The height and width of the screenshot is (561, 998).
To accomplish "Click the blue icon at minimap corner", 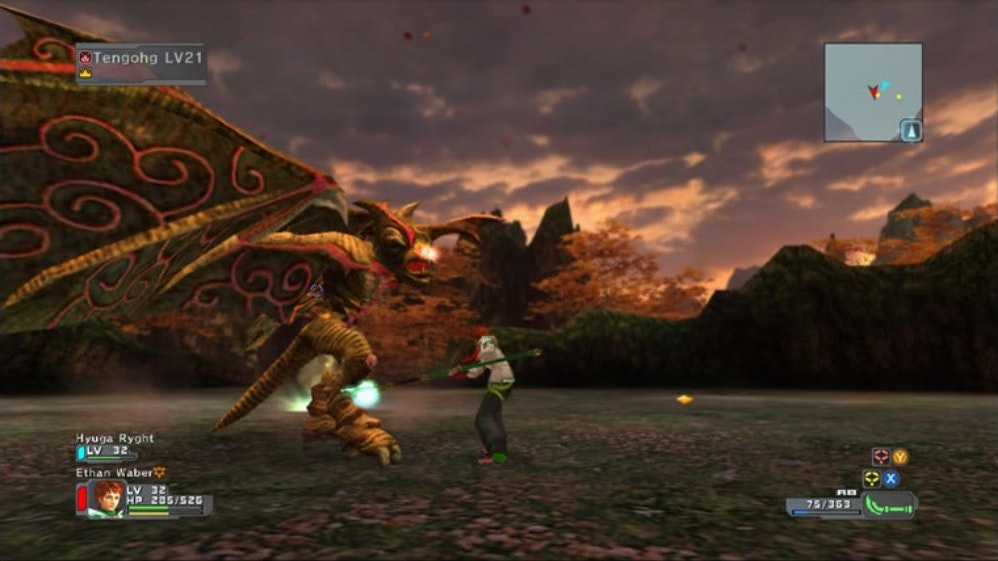I will click(910, 130).
